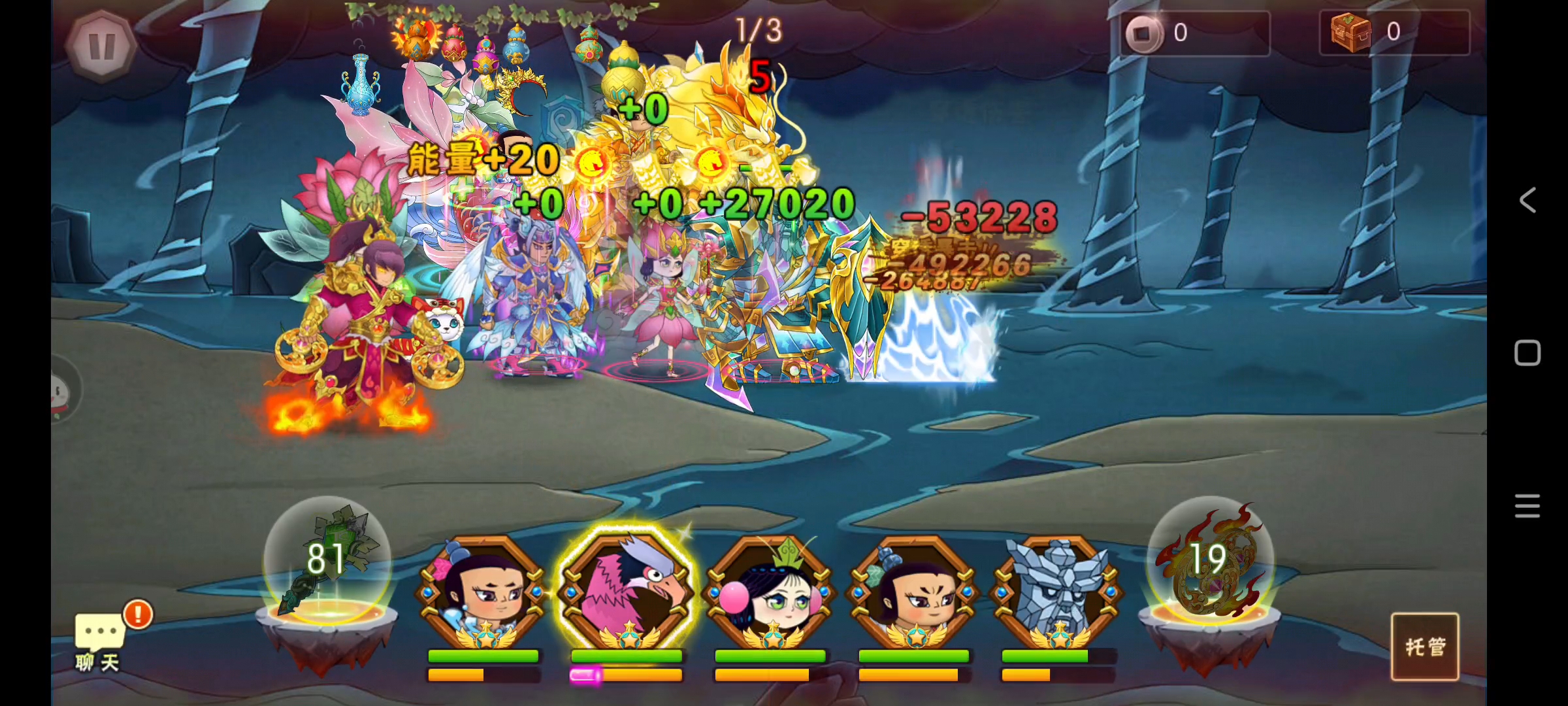Screen dimensions: 1568x706
Task: Pause the battle with the pause button
Action: coord(101,46)
